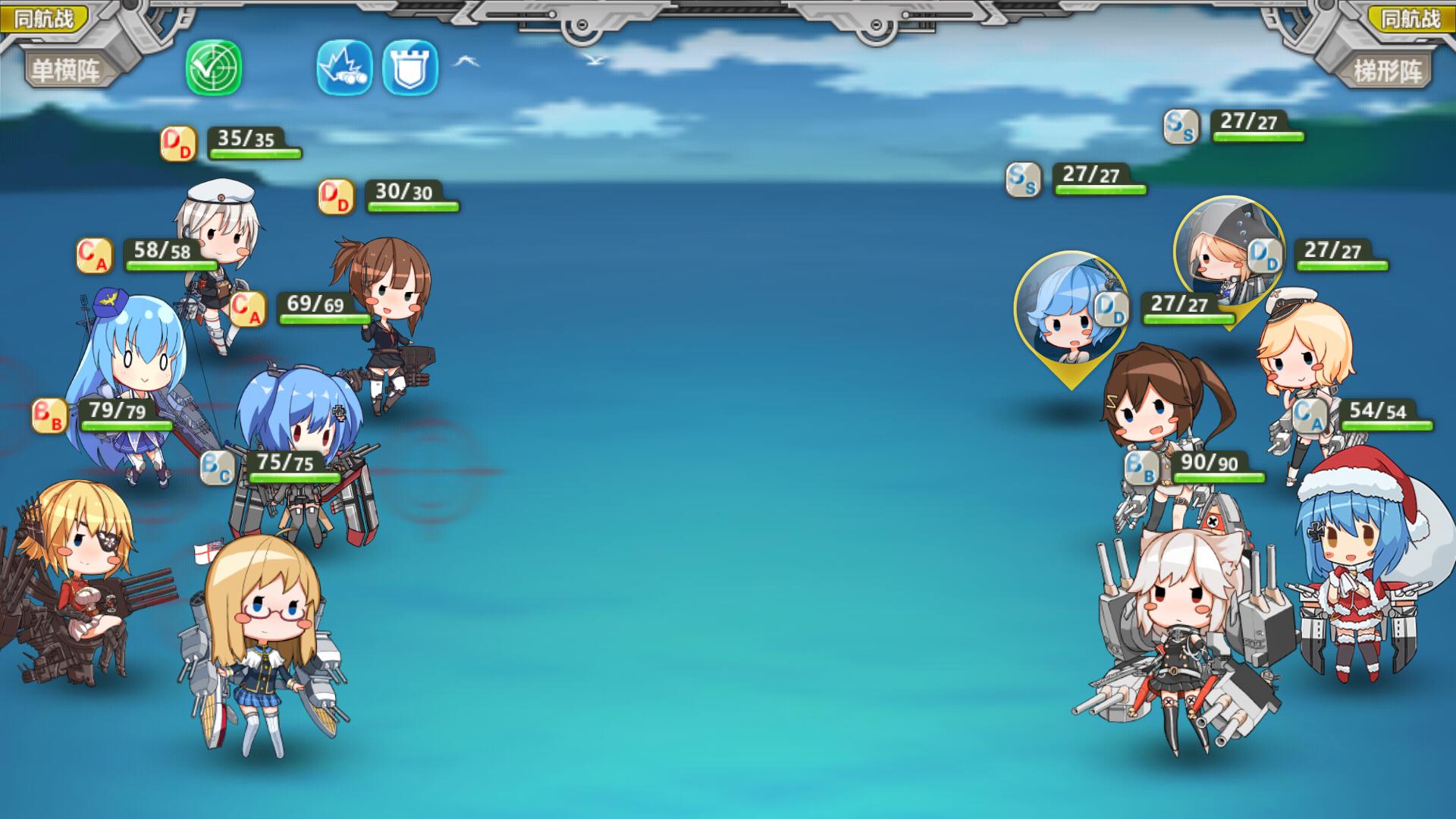Click the 梯形阵 enemy formation label
The height and width of the screenshot is (819, 1456).
point(1389,71)
